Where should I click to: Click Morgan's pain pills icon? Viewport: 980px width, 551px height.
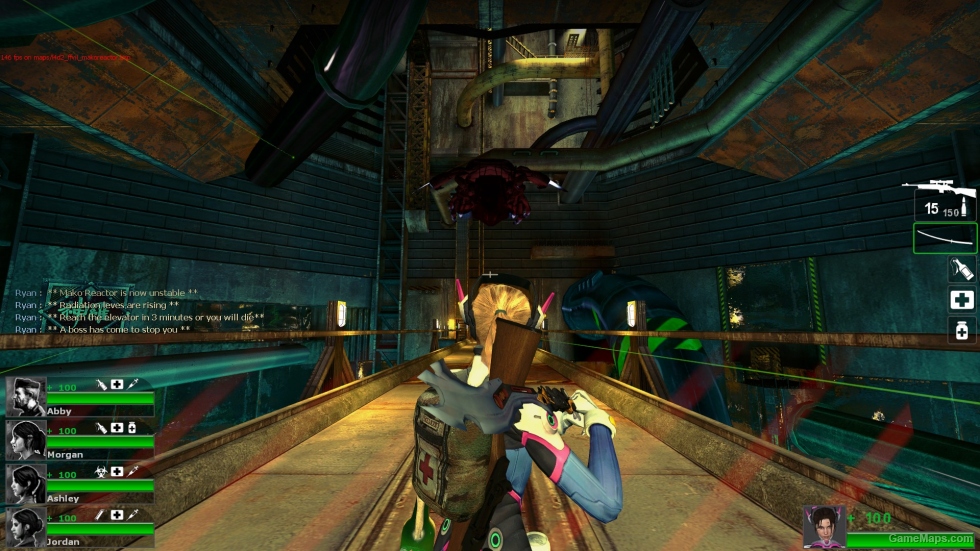point(133,428)
